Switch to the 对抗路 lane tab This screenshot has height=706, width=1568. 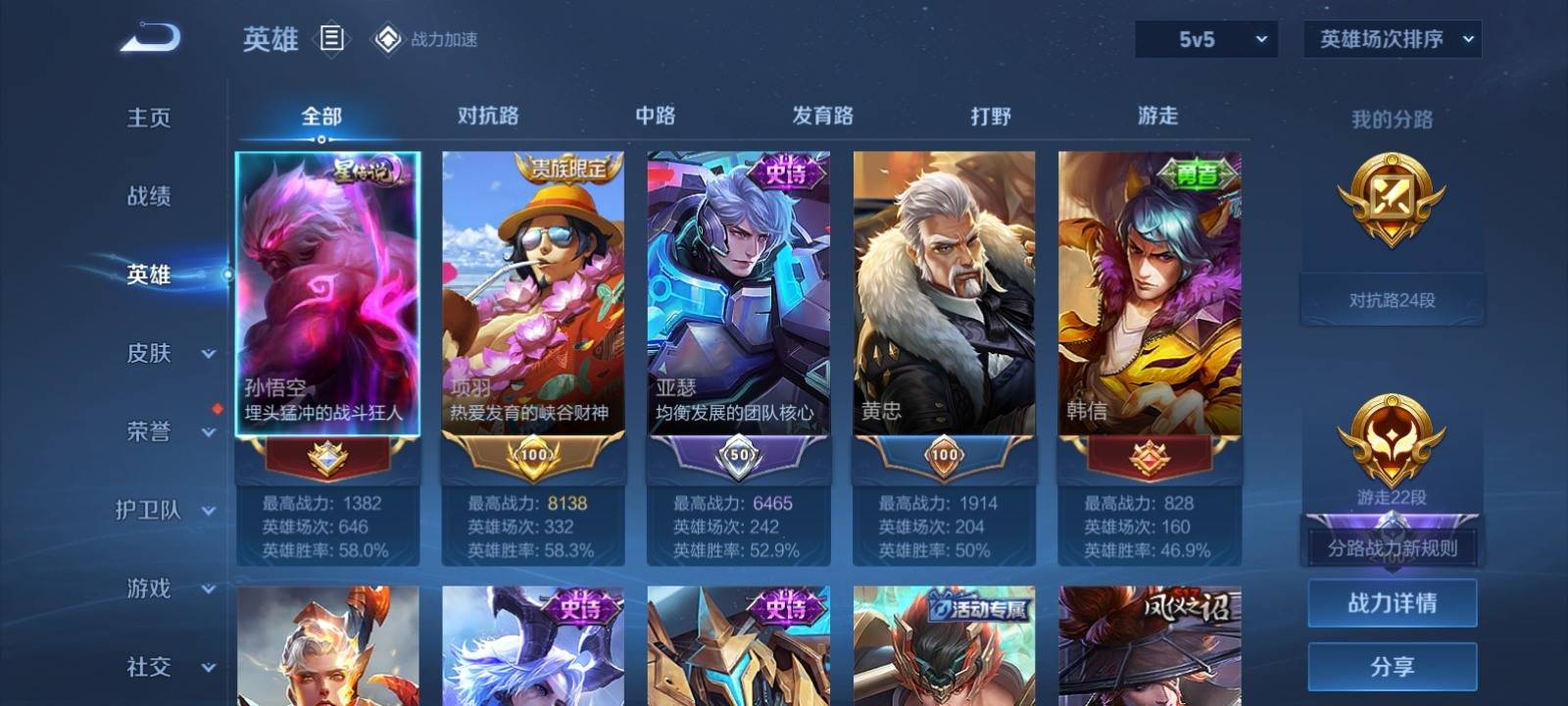(x=488, y=116)
